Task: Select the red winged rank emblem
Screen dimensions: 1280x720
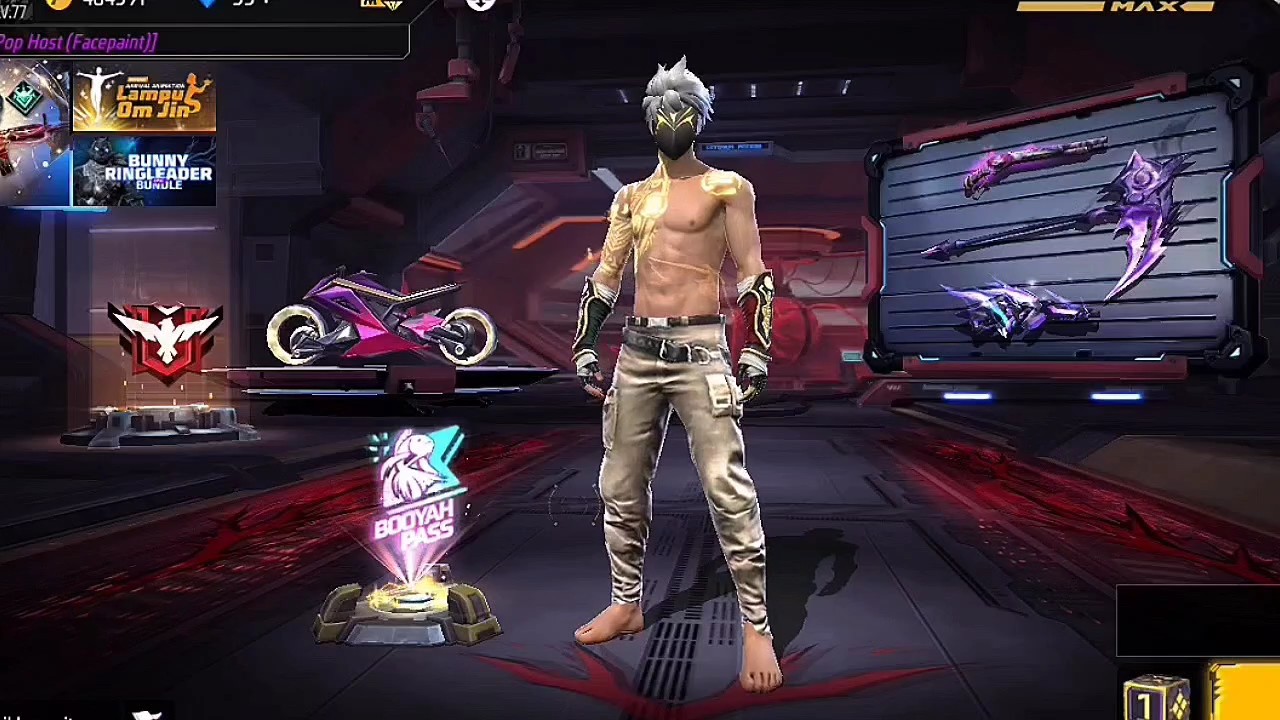Action: [x=165, y=340]
